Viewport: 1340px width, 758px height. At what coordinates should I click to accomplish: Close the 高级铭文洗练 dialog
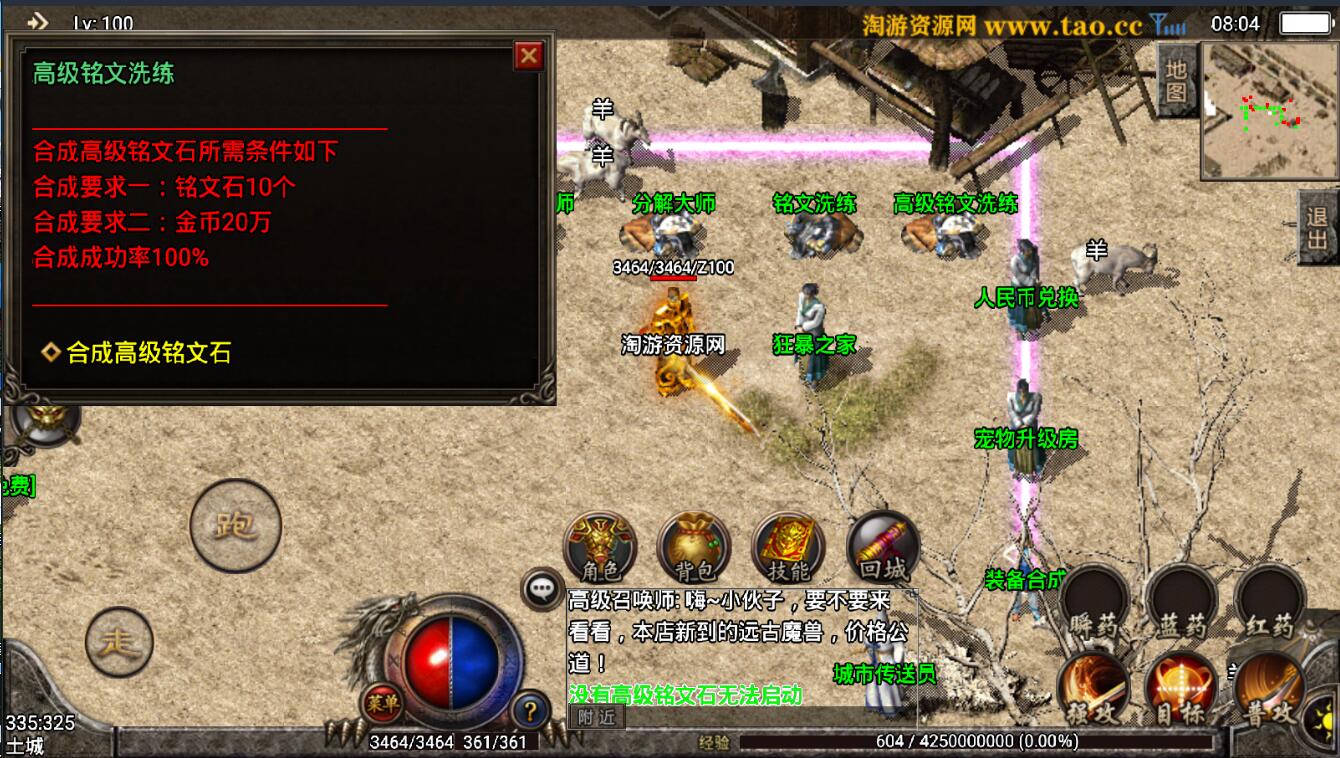pyautogui.click(x=528, y=56)
